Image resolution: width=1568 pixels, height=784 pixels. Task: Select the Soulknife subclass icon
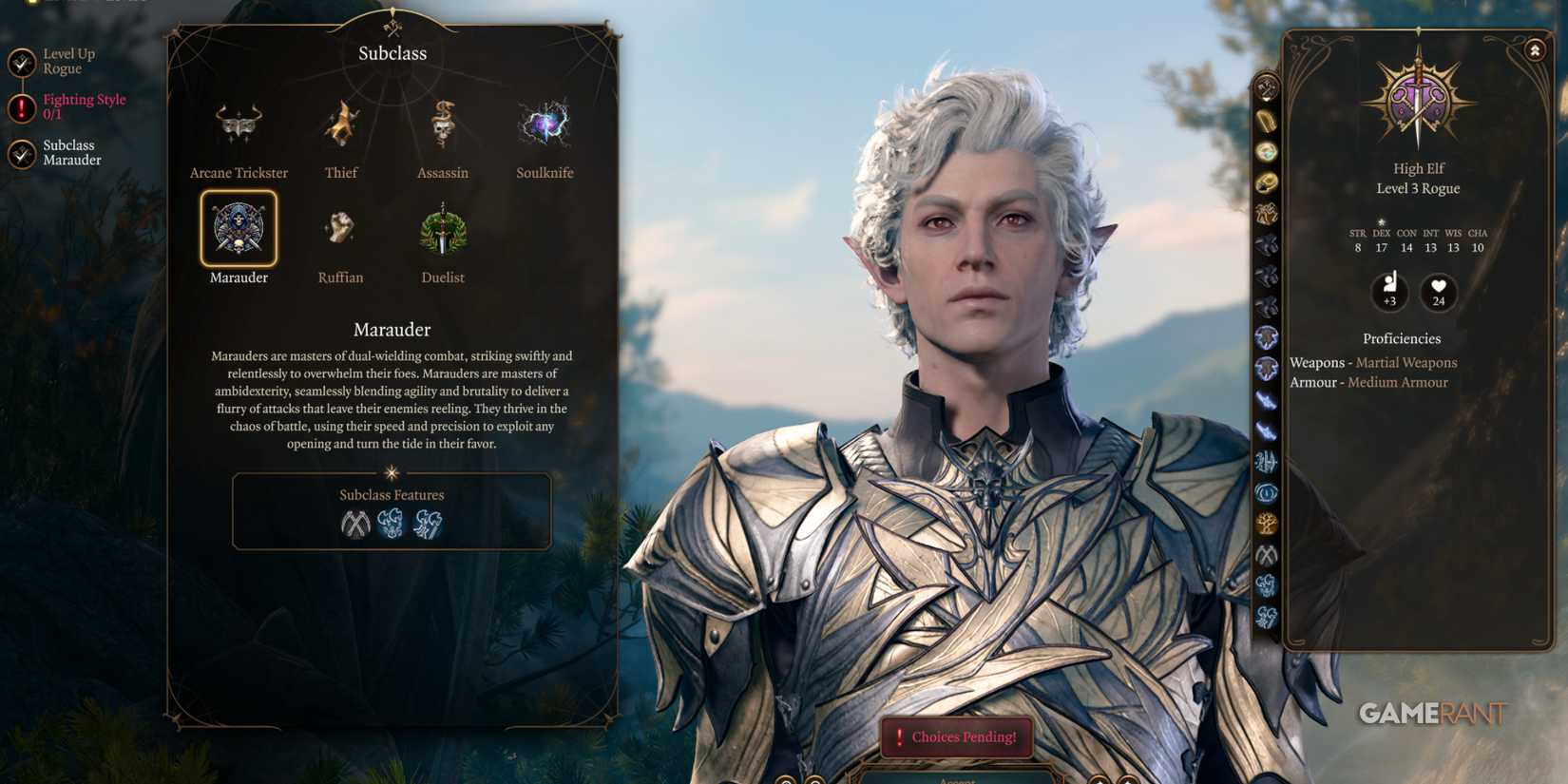pyautogui.click(x=544, y=122)
